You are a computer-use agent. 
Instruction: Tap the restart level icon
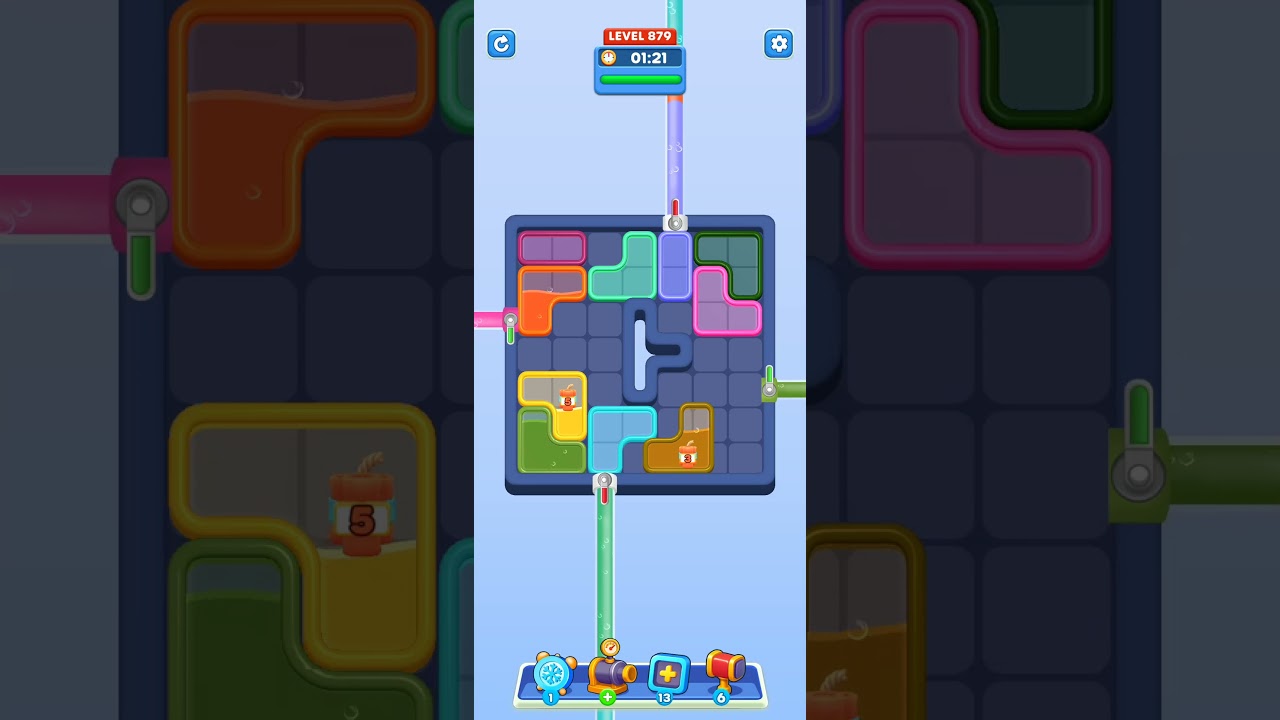pyautogui.click(x=501, y=44)
